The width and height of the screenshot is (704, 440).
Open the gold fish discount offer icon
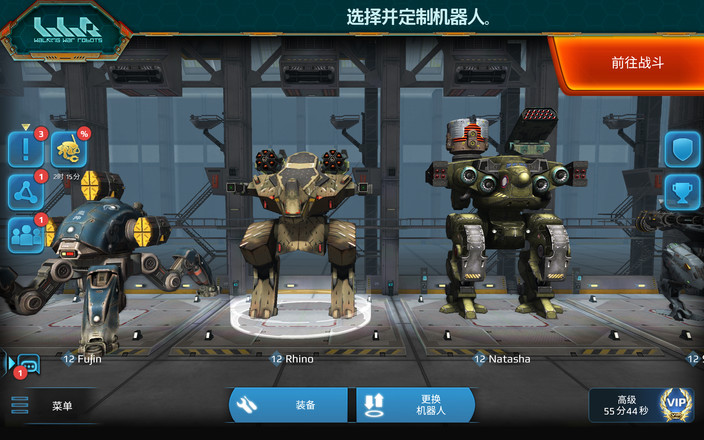click(68, 150)
